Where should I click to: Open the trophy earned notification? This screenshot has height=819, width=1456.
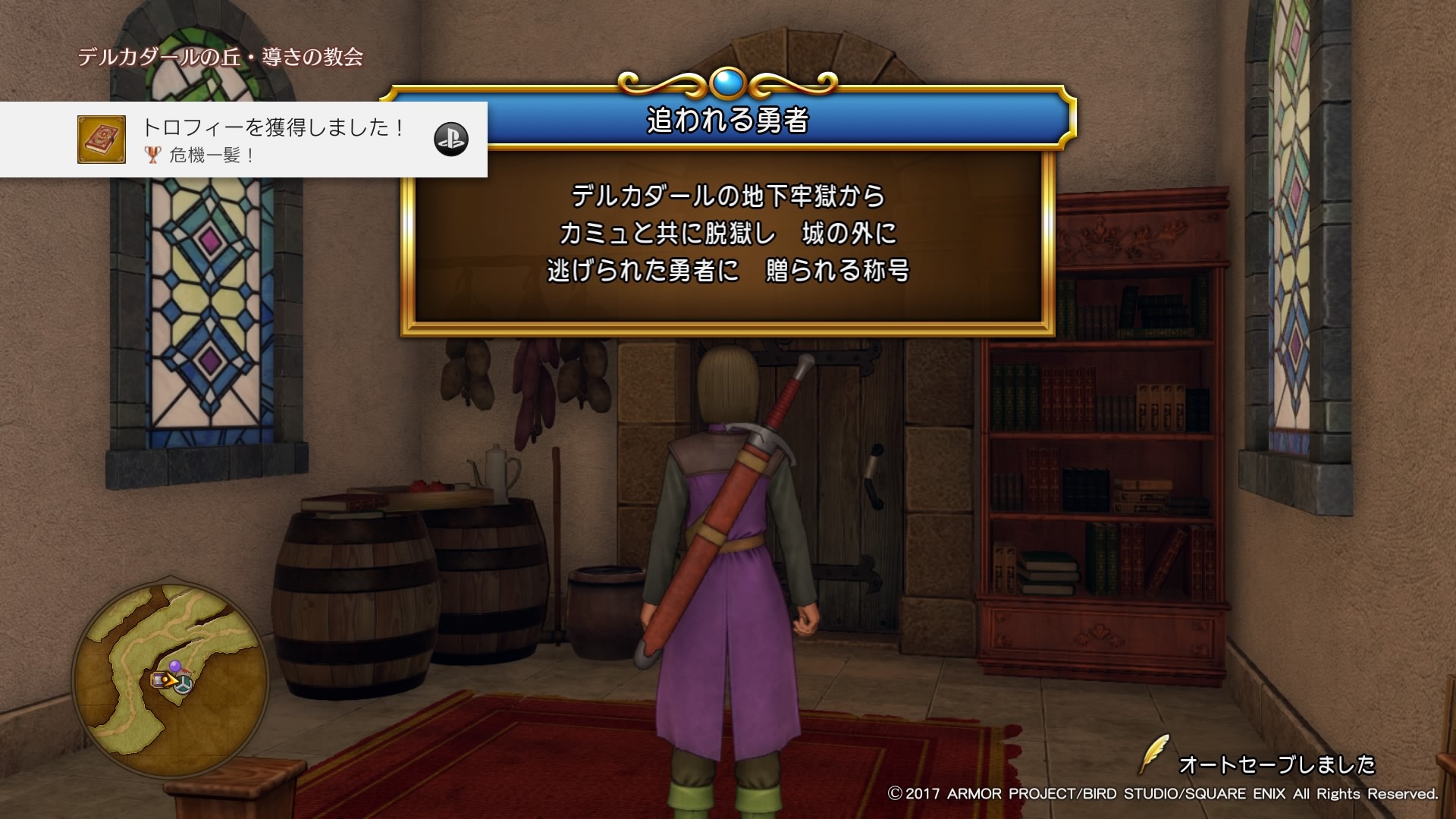(x=273, y=140)
